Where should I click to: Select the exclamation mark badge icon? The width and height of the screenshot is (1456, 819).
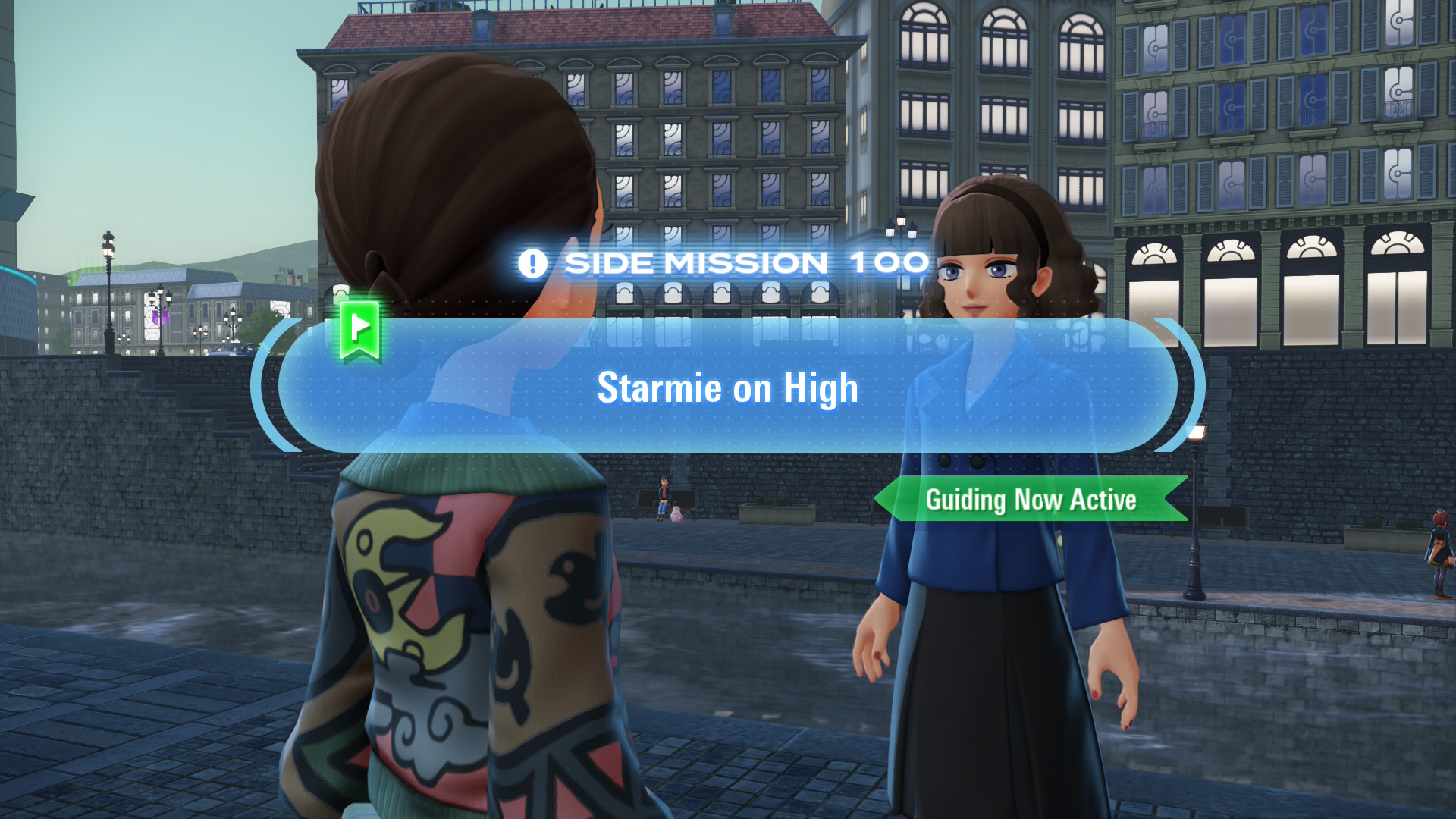tap(534, 262)
